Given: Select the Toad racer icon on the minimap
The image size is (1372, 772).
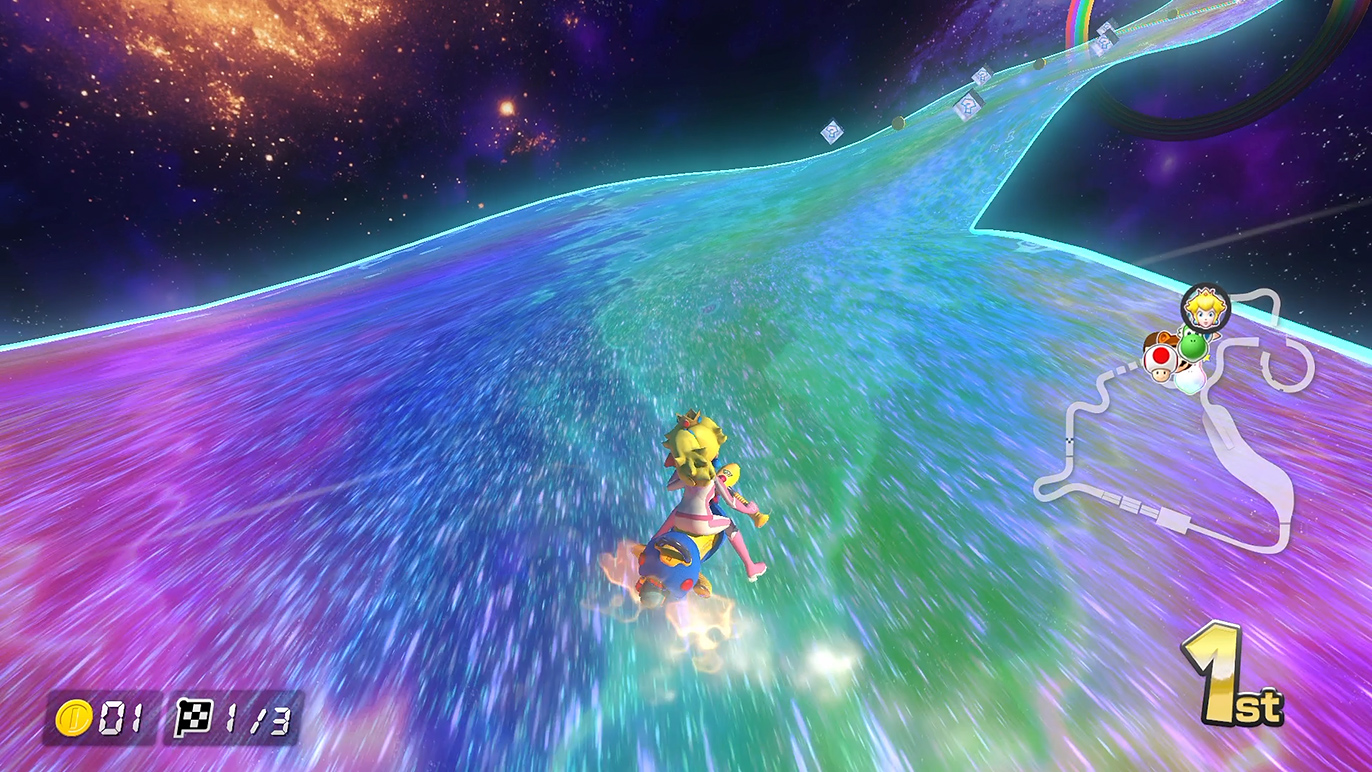Looking at the screenshot, I should pyautogui.click(x=1160, y=362).
